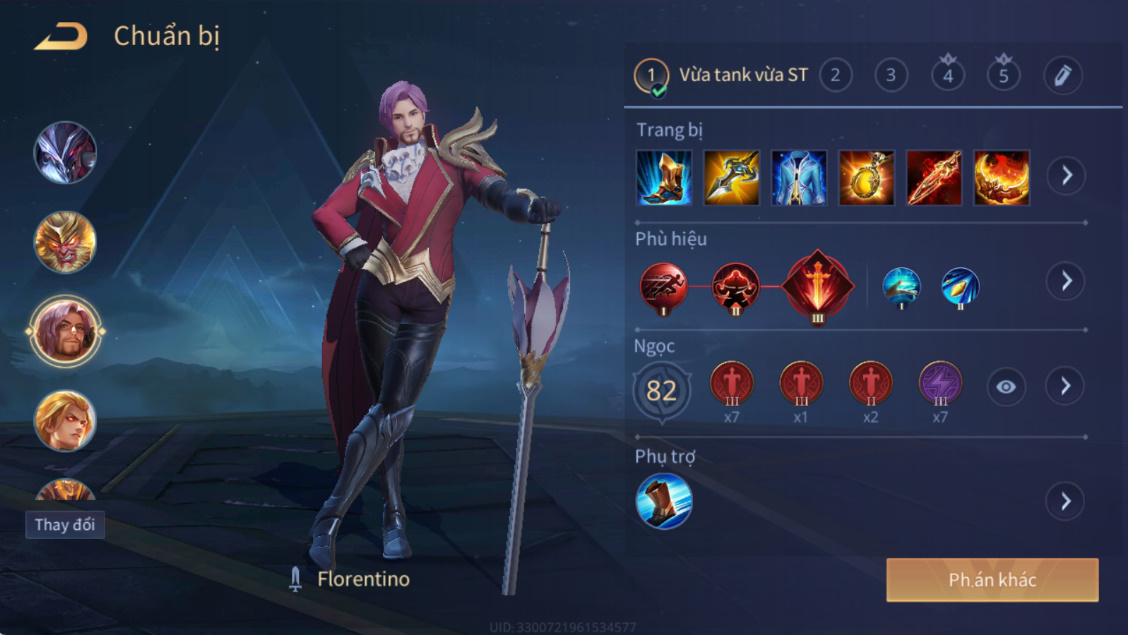Choose the blonde hero portrait

coord(65,421)
